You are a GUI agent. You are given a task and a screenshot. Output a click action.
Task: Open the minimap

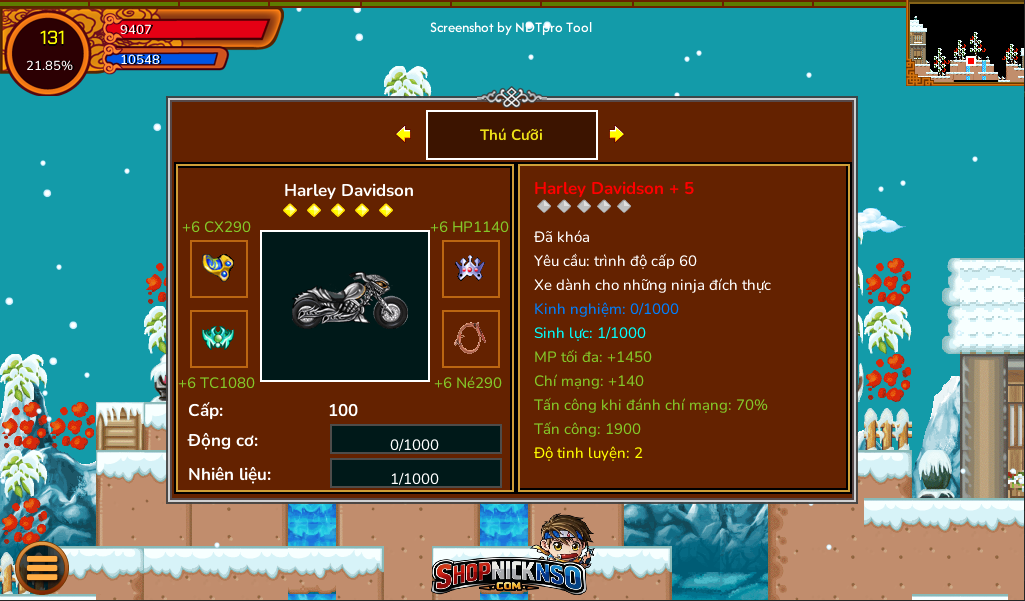pos(965,42)
